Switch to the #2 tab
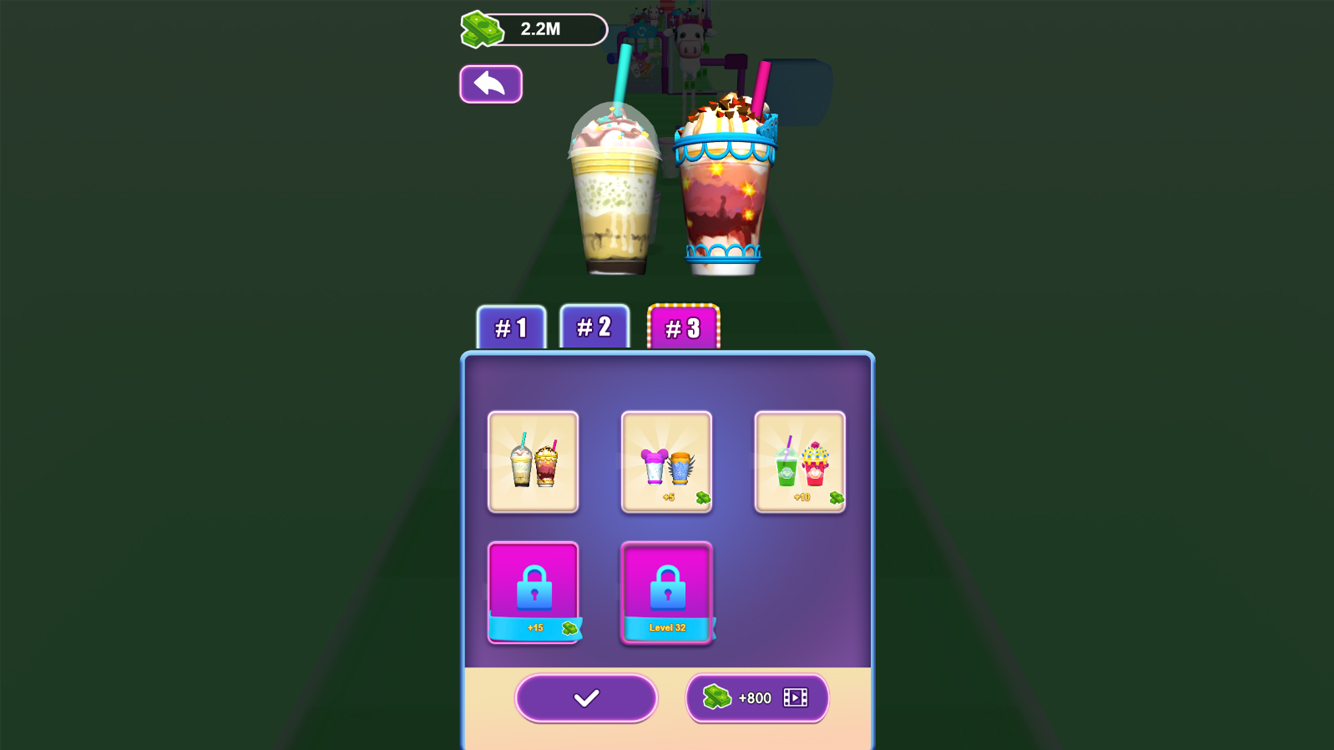1334x750 pixels. pyautogui.click(x=595, y=326)
